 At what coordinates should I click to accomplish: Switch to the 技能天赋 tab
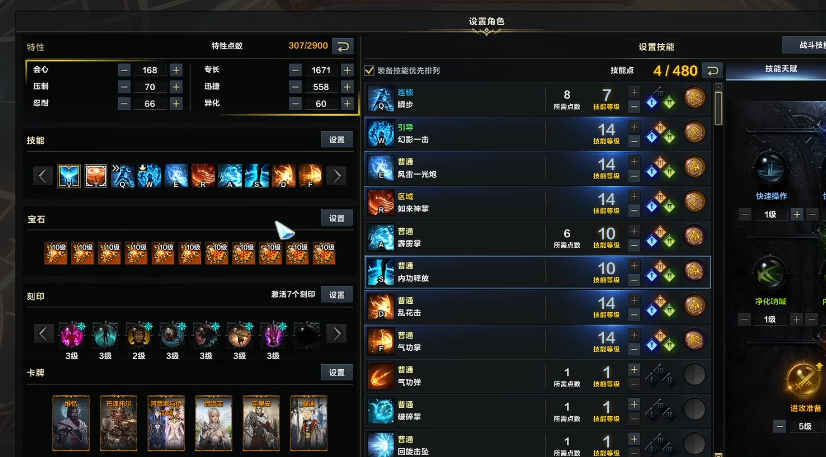(773, 71)
